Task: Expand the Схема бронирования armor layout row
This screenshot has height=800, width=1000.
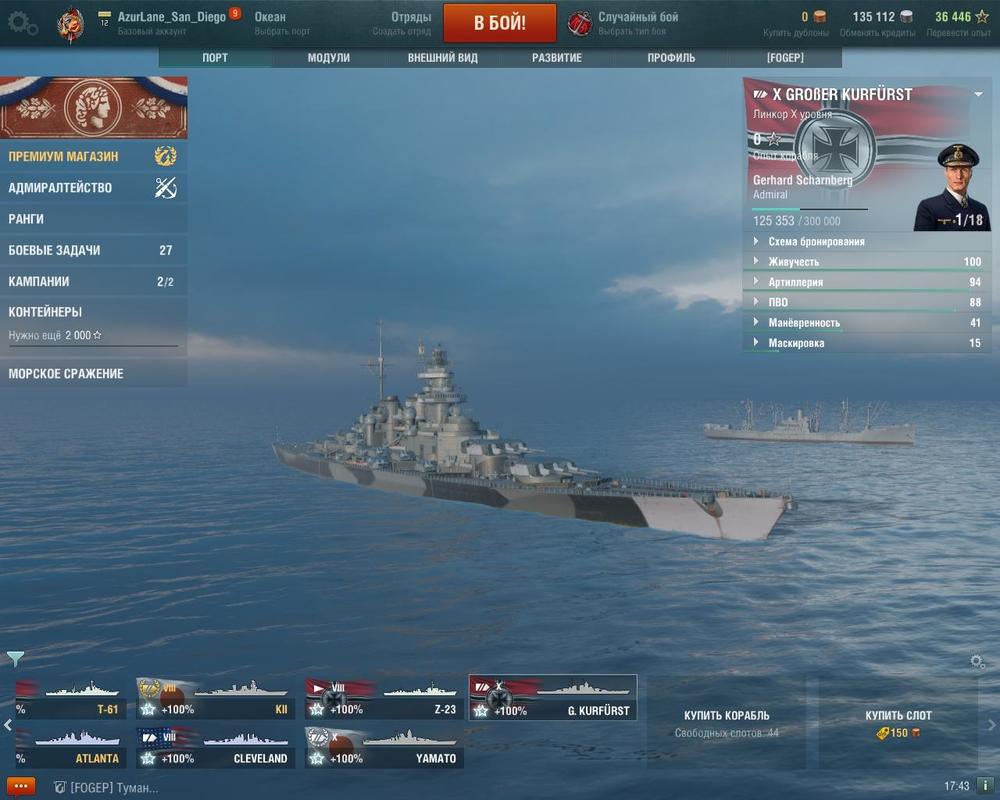Action: point(816,241)
